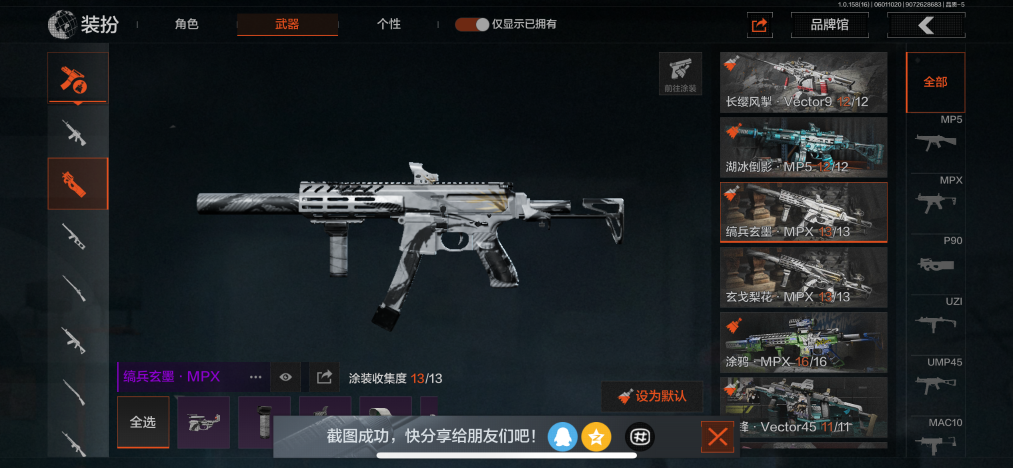Toggle the 仅显示已拥有 switch
Image resolution: width=1013 pixels, height=468 pixels.
[x=472, y=24]
